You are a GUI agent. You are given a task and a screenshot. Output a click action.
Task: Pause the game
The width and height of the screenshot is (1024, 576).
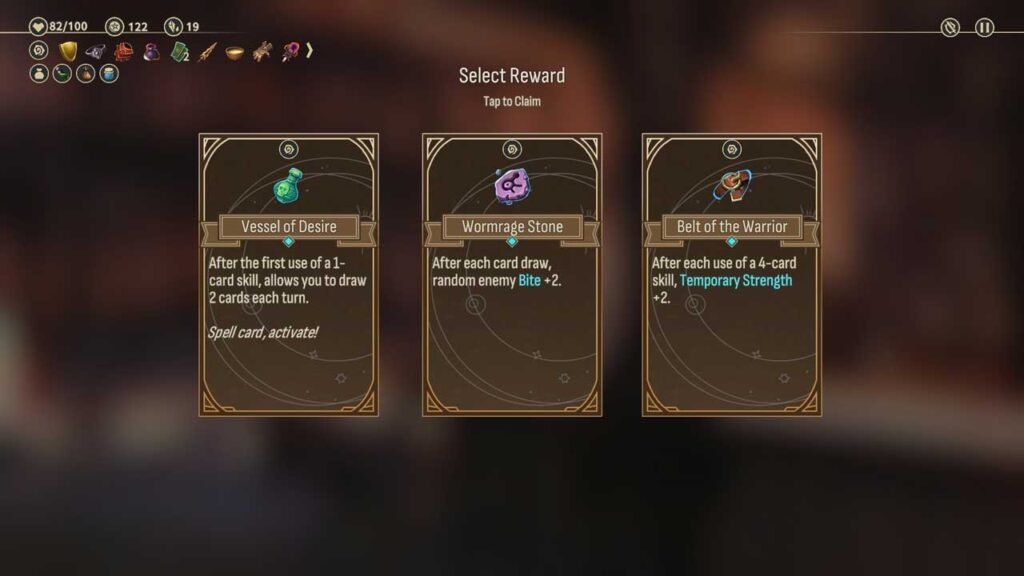985,27
